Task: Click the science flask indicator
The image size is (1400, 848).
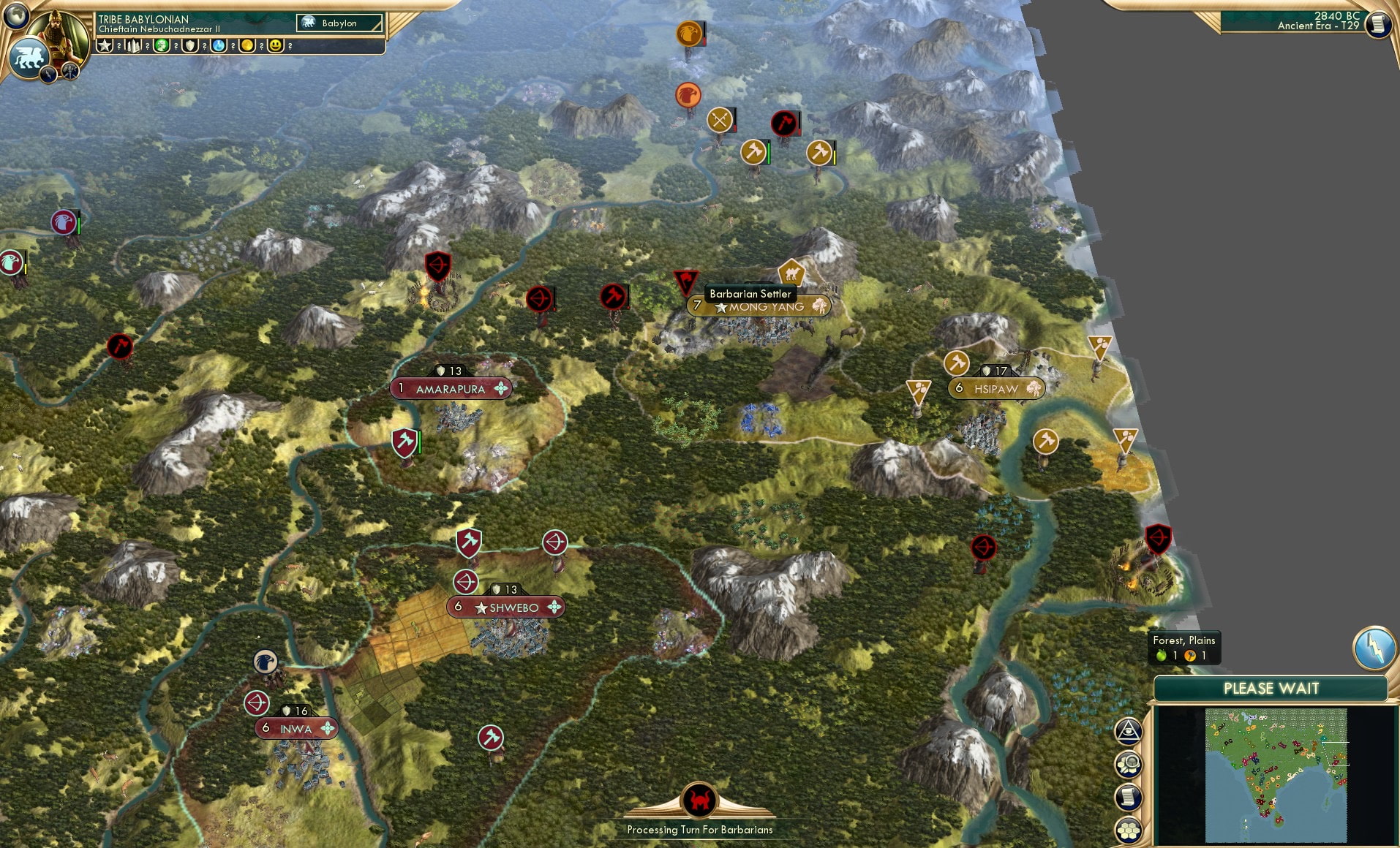Action: (217, 46)
